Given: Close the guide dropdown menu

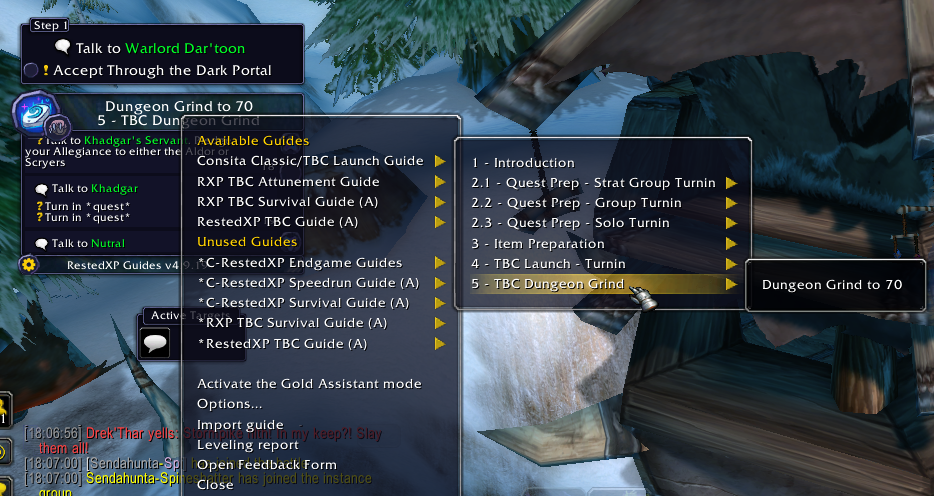Looking at the screenshot, I should click(x=215, y=485).
